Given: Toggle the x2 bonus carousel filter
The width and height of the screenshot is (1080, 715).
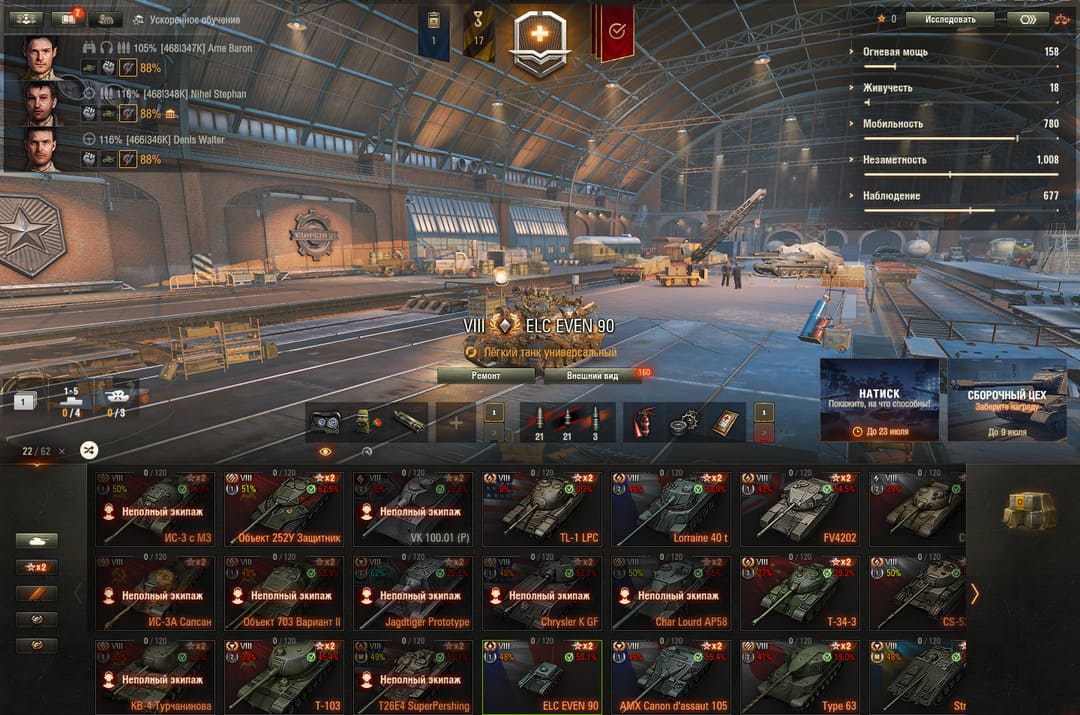Looking at the screenshot, I should point(36,567).
